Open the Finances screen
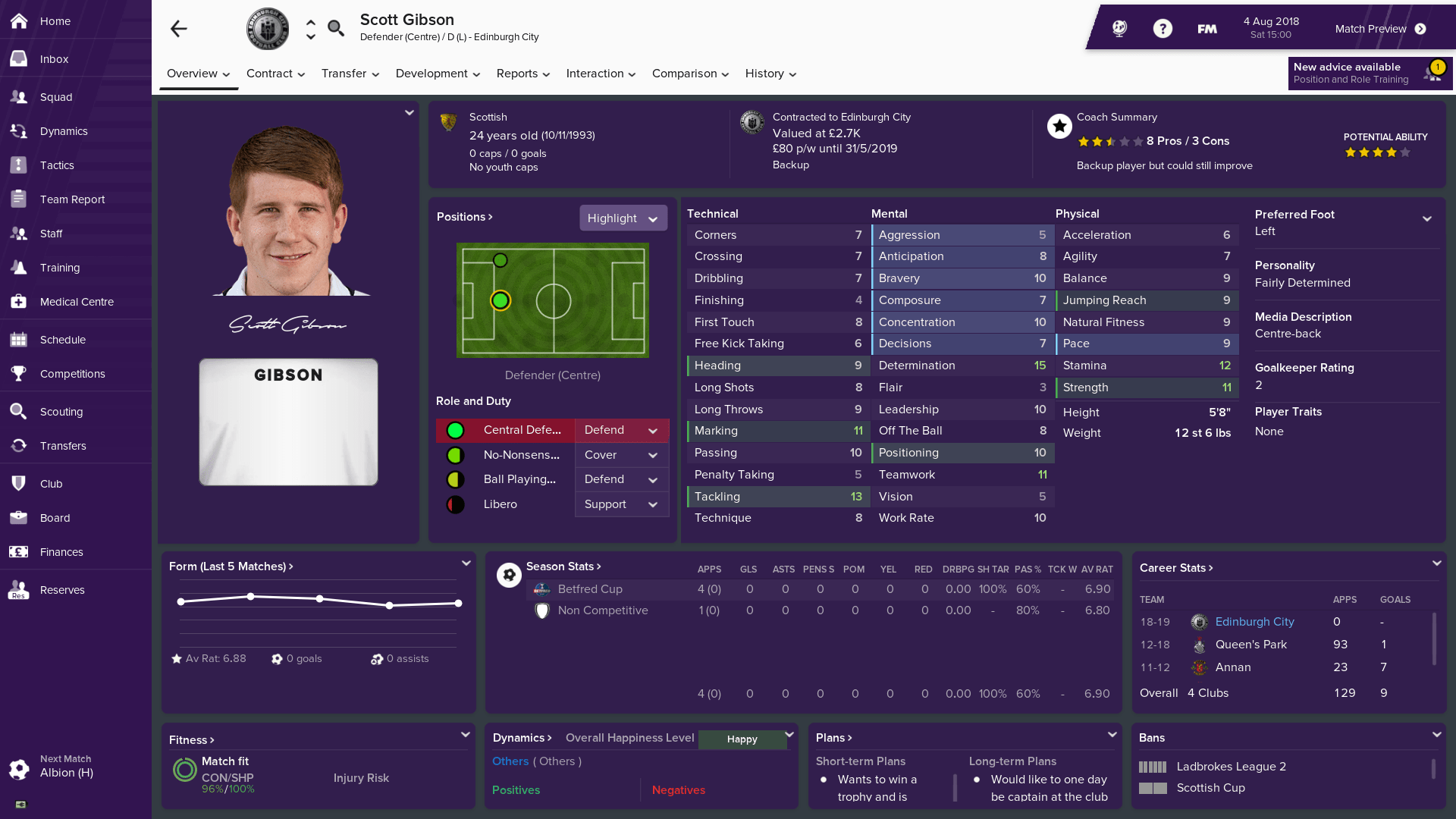This screenshot has height=819, width=1456. pyautogui.click(x=61, y=552)
